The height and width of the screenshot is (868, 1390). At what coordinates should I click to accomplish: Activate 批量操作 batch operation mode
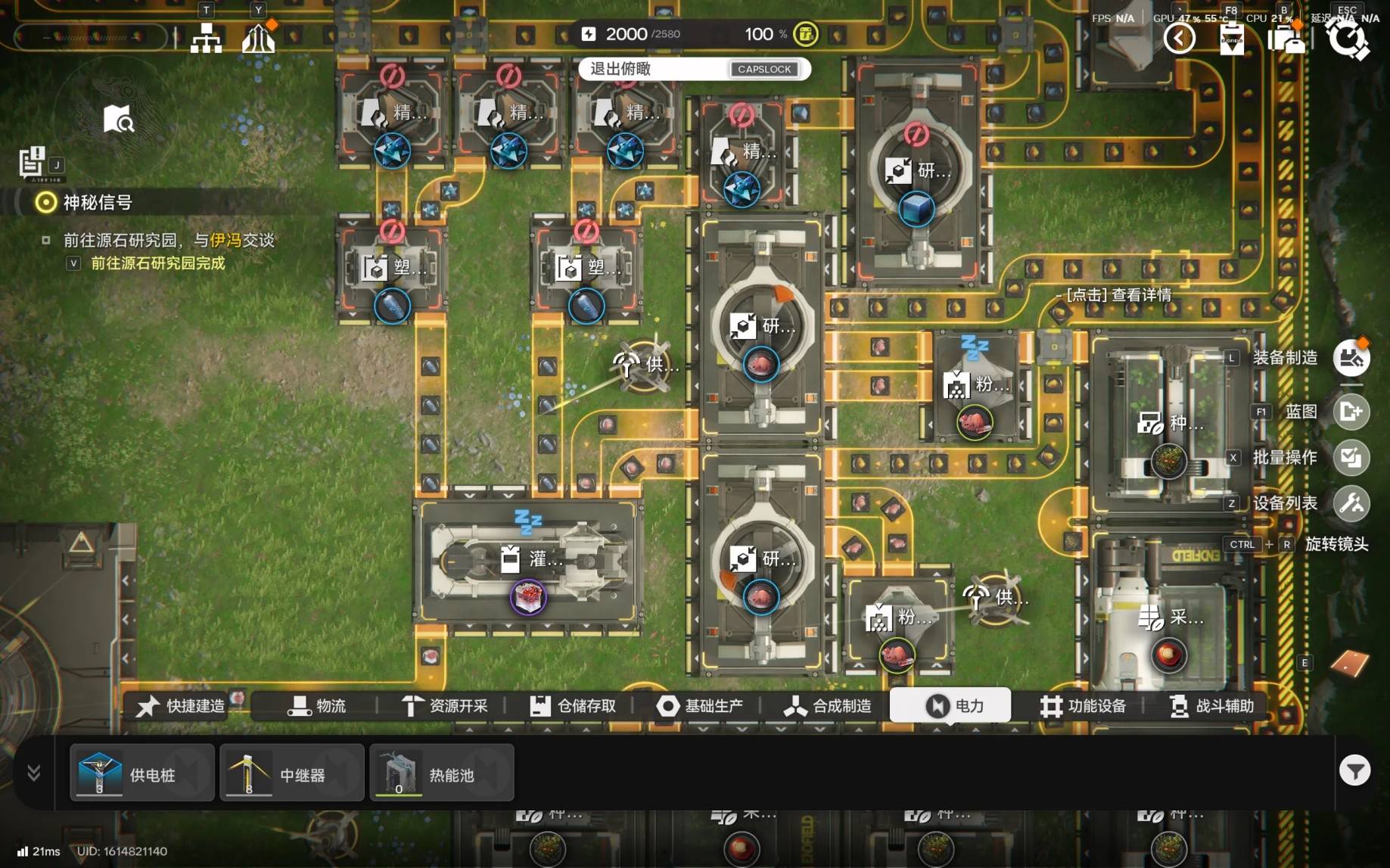pyautogui.click(x=1351, y=458)
